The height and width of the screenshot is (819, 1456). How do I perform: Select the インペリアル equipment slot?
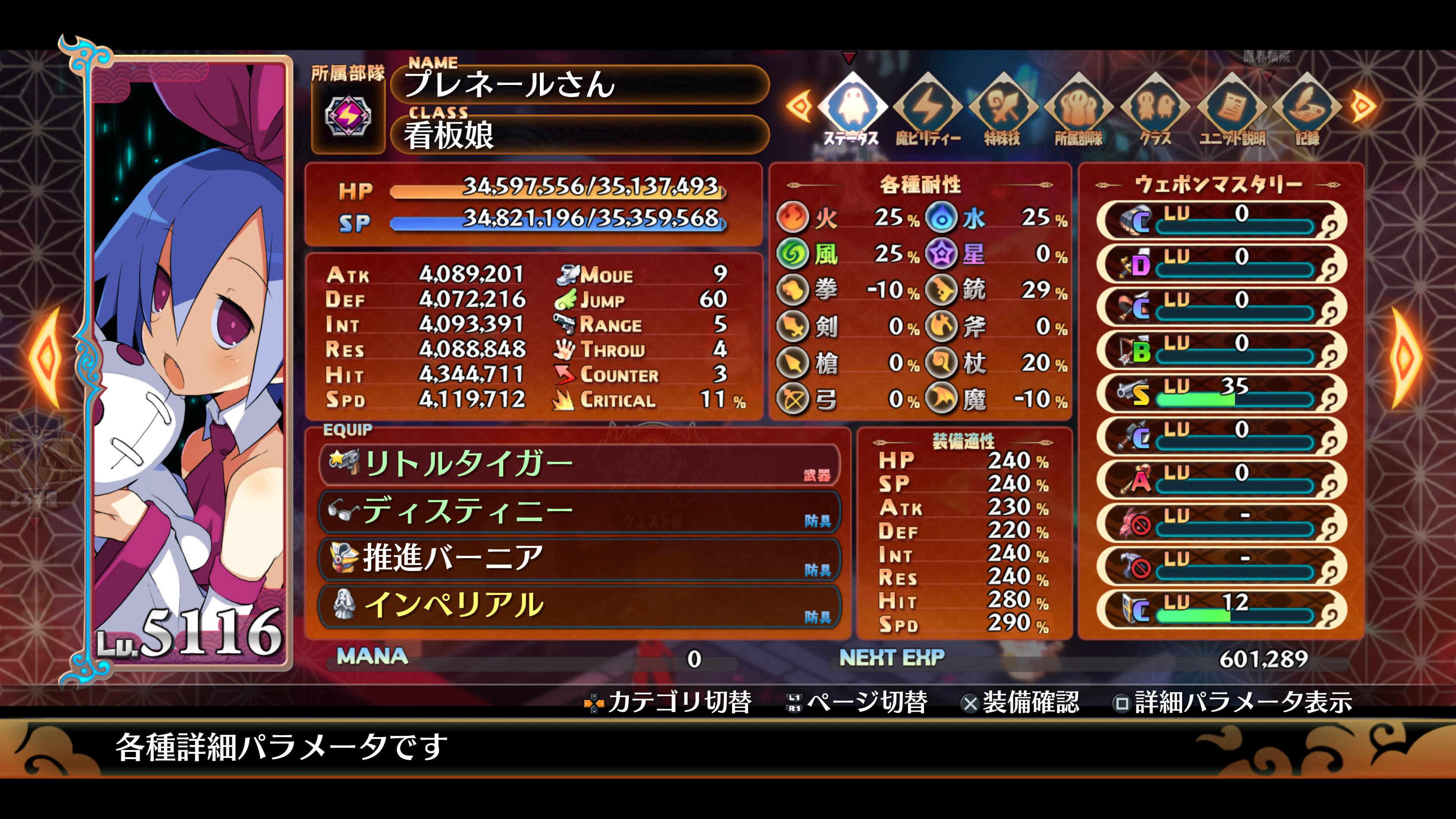[579, 606]
